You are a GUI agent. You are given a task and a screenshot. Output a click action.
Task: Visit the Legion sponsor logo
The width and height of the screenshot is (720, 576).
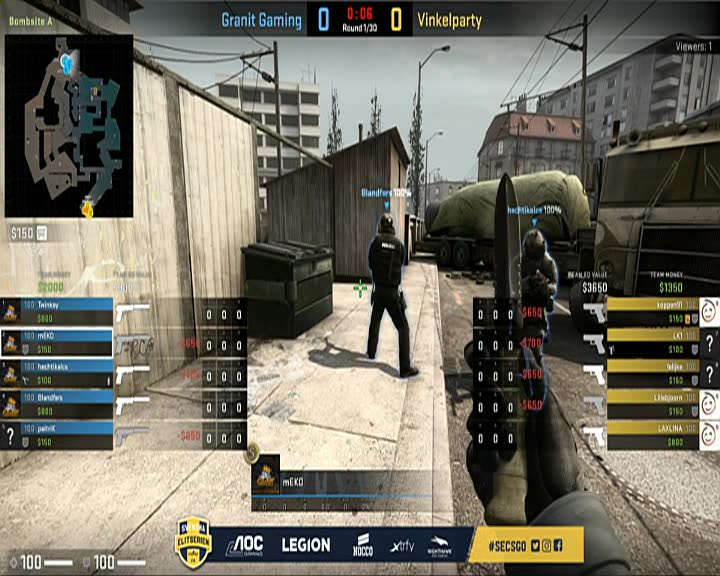click(x=305, y=545)
